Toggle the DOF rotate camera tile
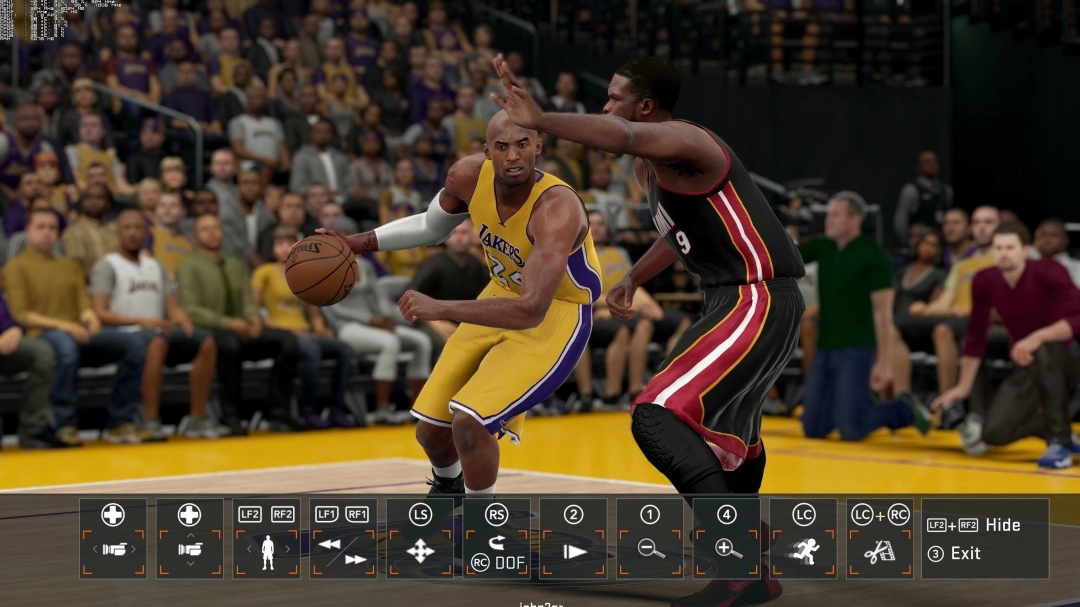Screen dimensions: 1080x607 tap(497, 539)
